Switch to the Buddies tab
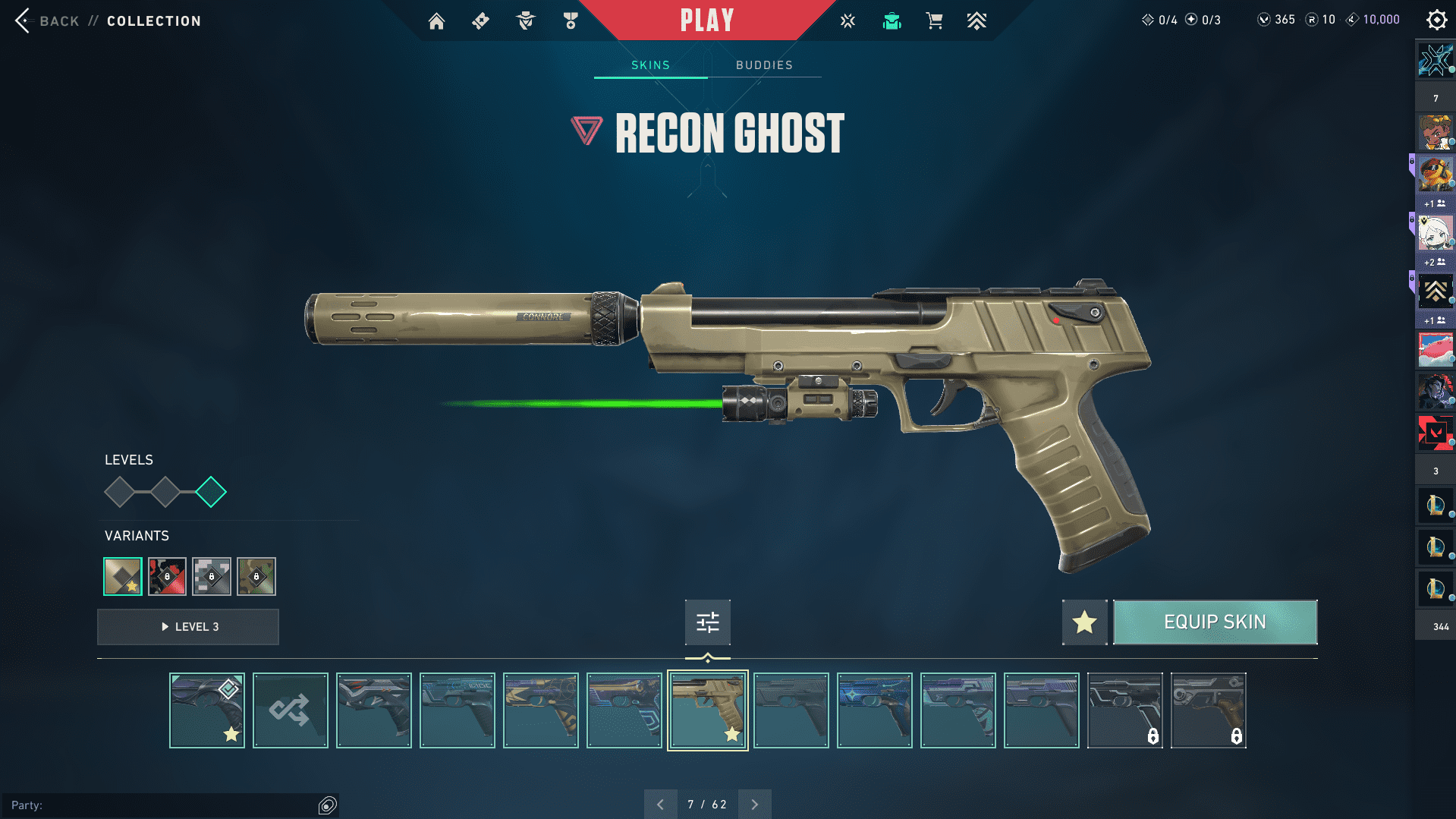Image resolution: width=1456 pixels, height=819 pixels. click(x=764, y=65)
